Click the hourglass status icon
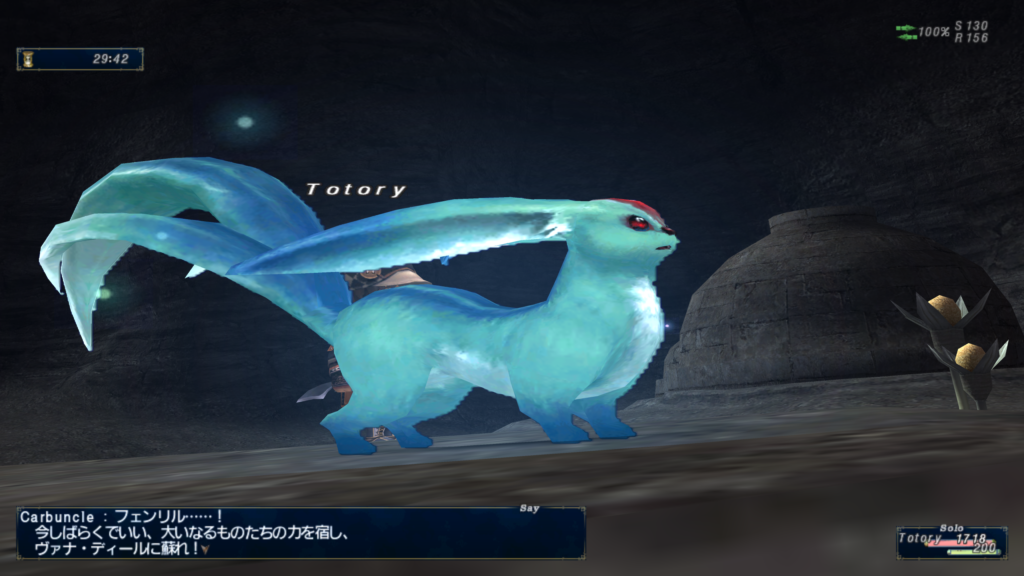The width and height of the screenshot is (1024, 576). coord(26,59)
